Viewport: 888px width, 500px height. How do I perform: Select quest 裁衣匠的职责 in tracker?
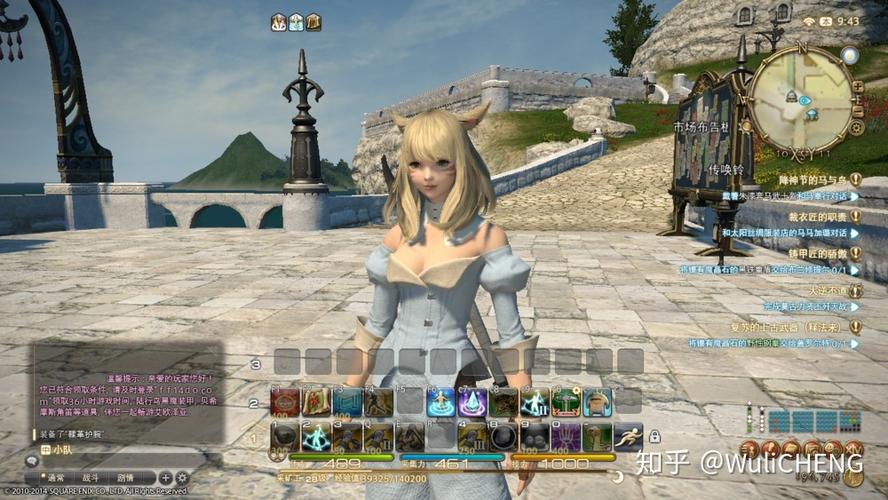point(815,216)
